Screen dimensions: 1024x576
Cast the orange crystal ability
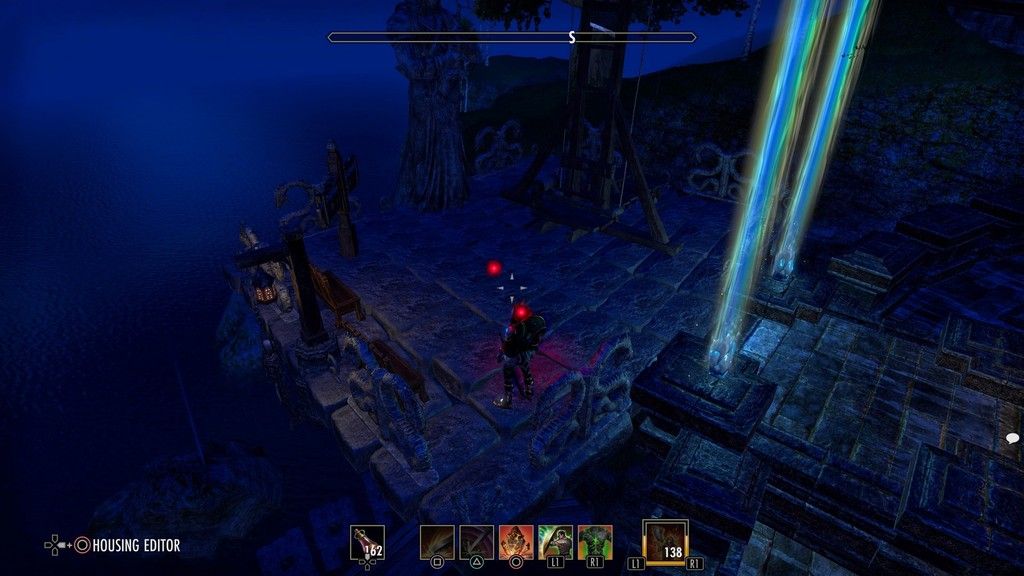click(x=516, y=542)
